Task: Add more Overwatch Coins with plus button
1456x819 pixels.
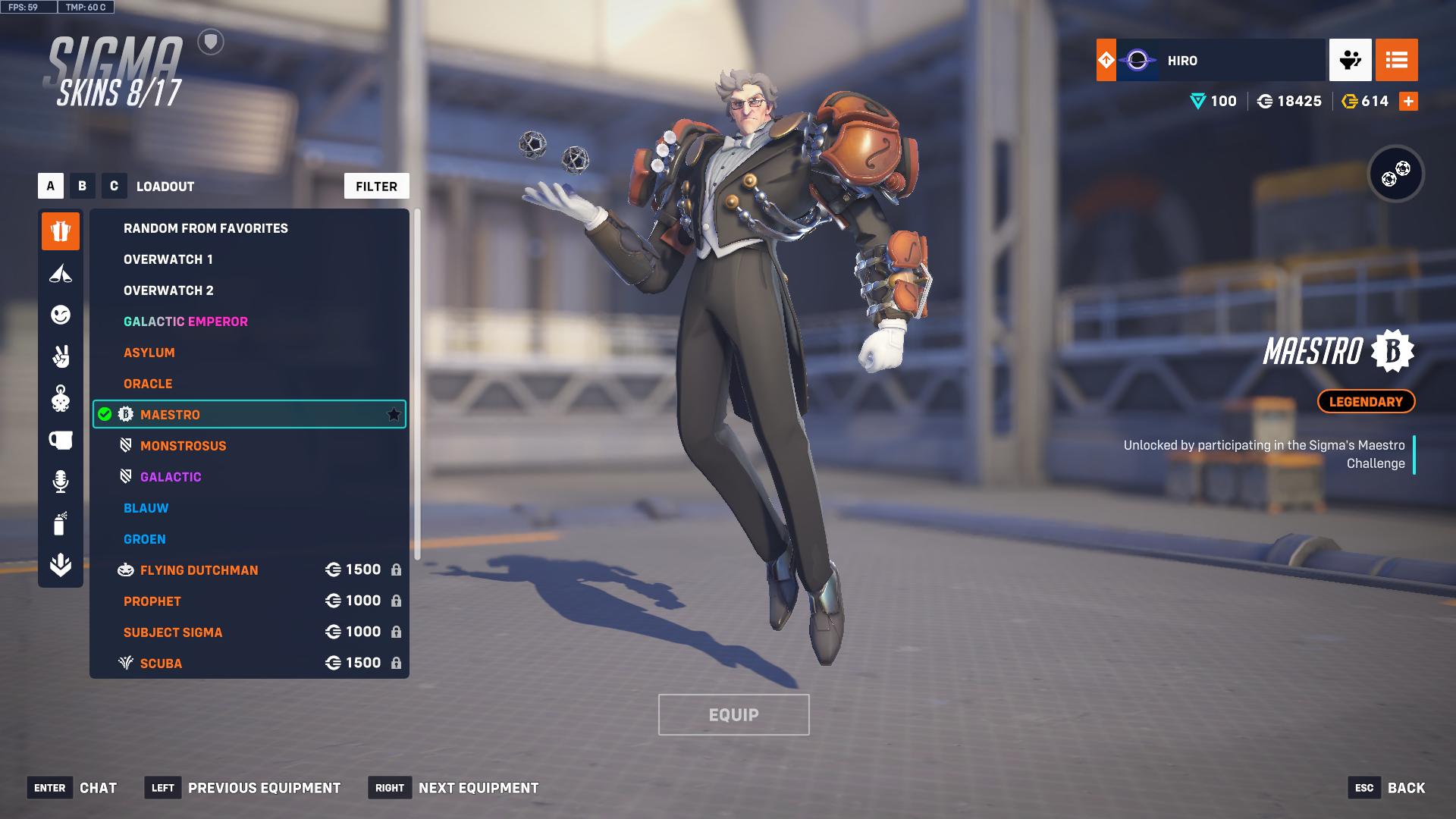Action: coord(1408,102)
